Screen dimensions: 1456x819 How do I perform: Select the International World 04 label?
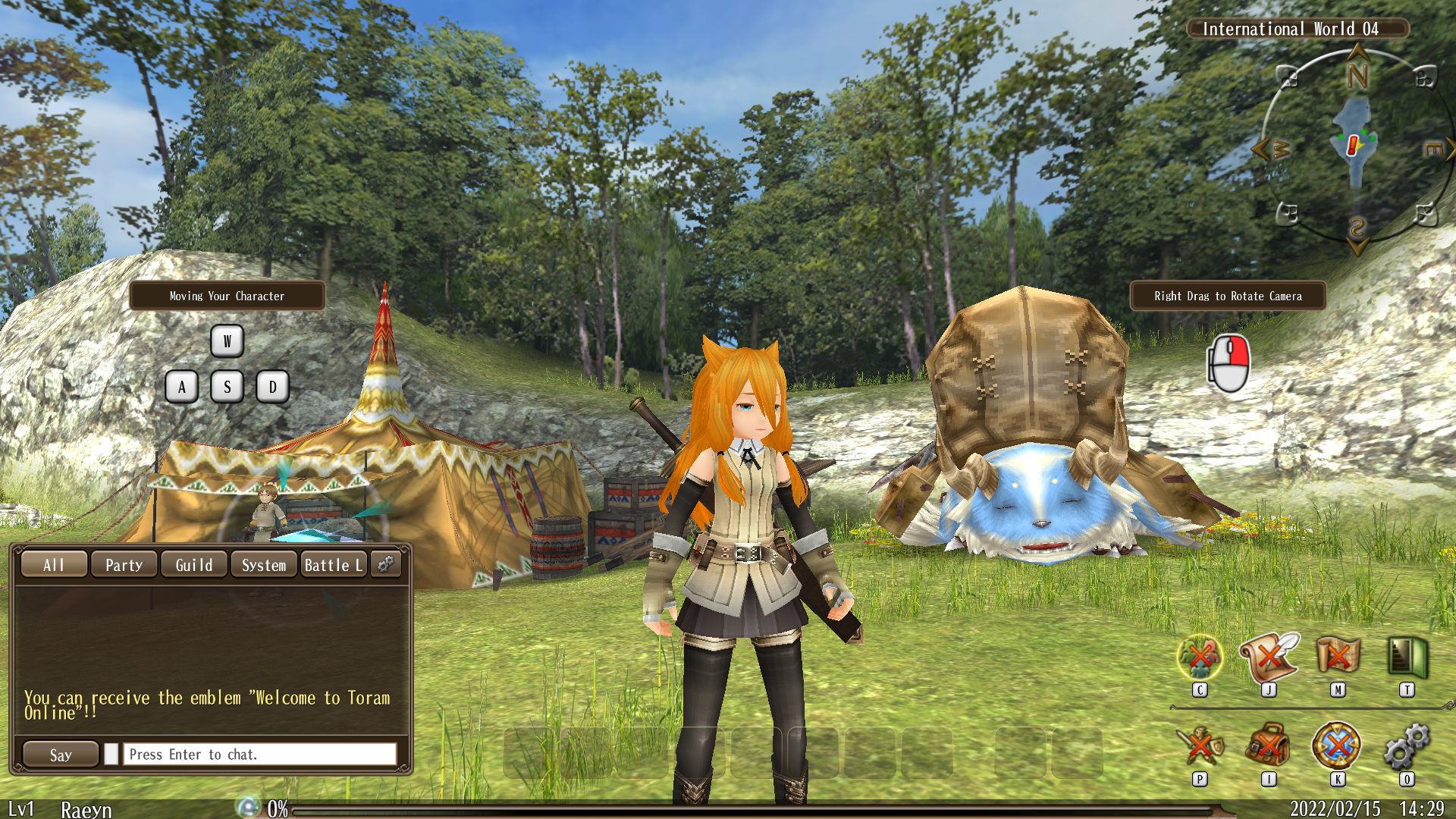coord(1298,29)
